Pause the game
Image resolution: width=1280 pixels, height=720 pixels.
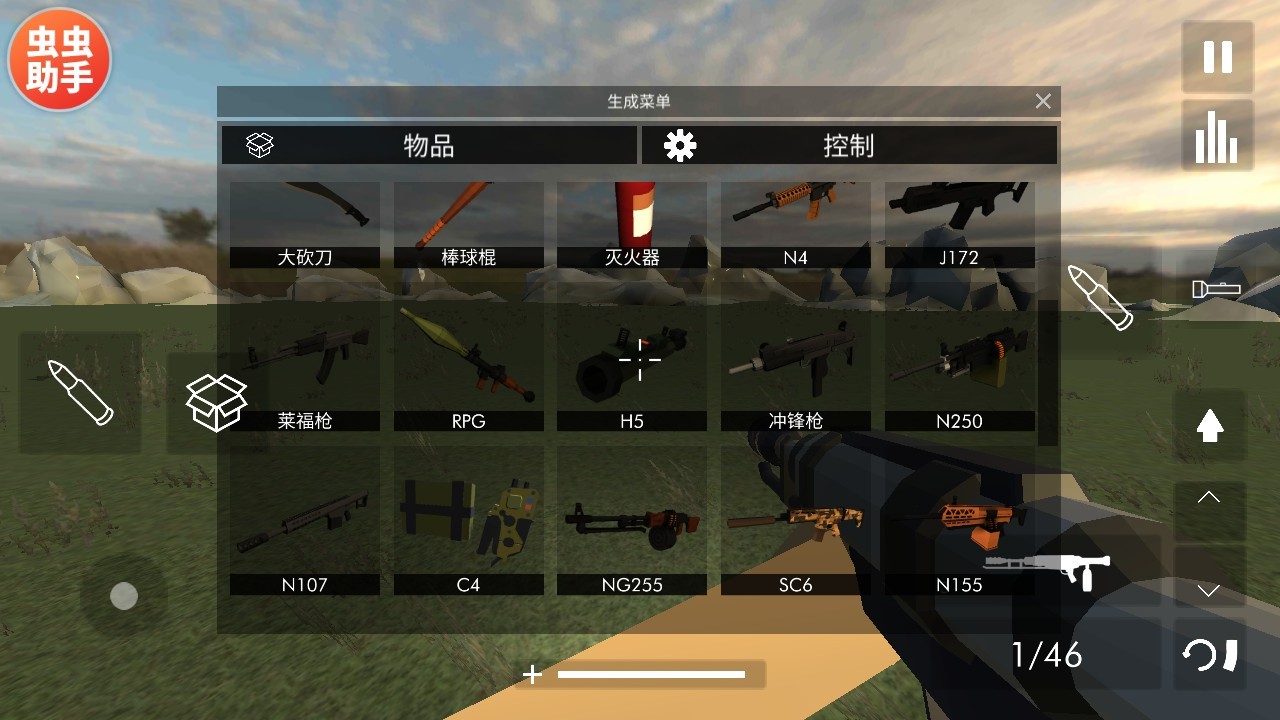[1217, 57]
